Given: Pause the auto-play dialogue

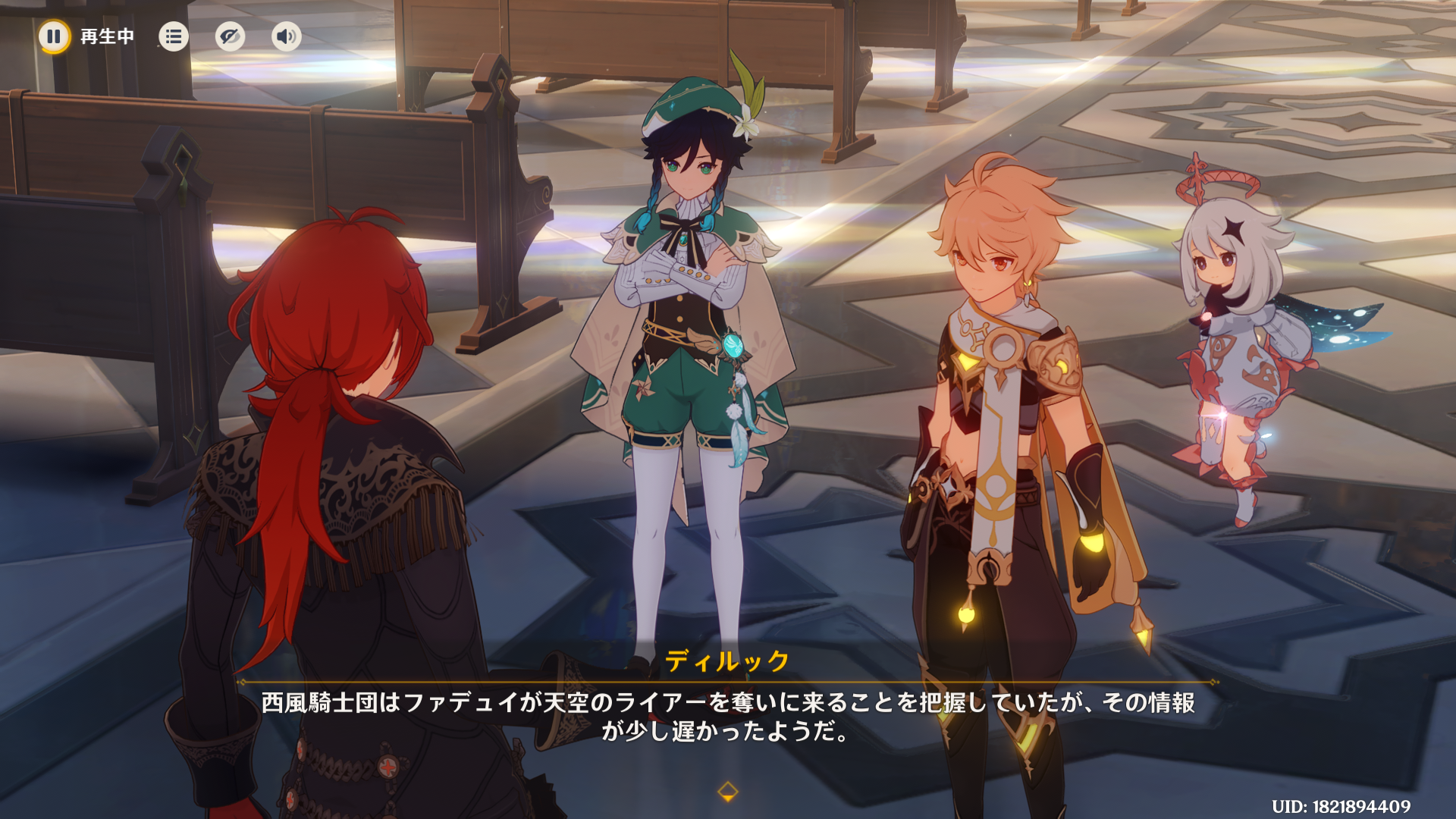Looking at the screenshot, I should [x=54, y=36].
